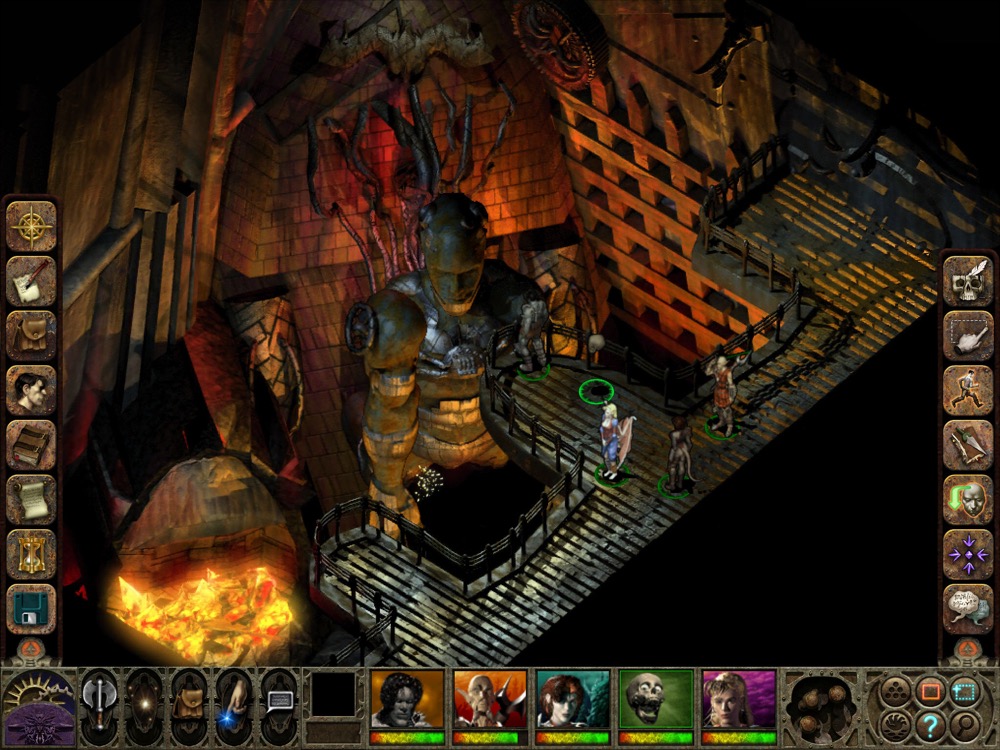Image resolution: width=1000 pixels, height=750 pixels.
Task: Click the dagger icon in the right sidebar
Action: click(x=967, y=445)
